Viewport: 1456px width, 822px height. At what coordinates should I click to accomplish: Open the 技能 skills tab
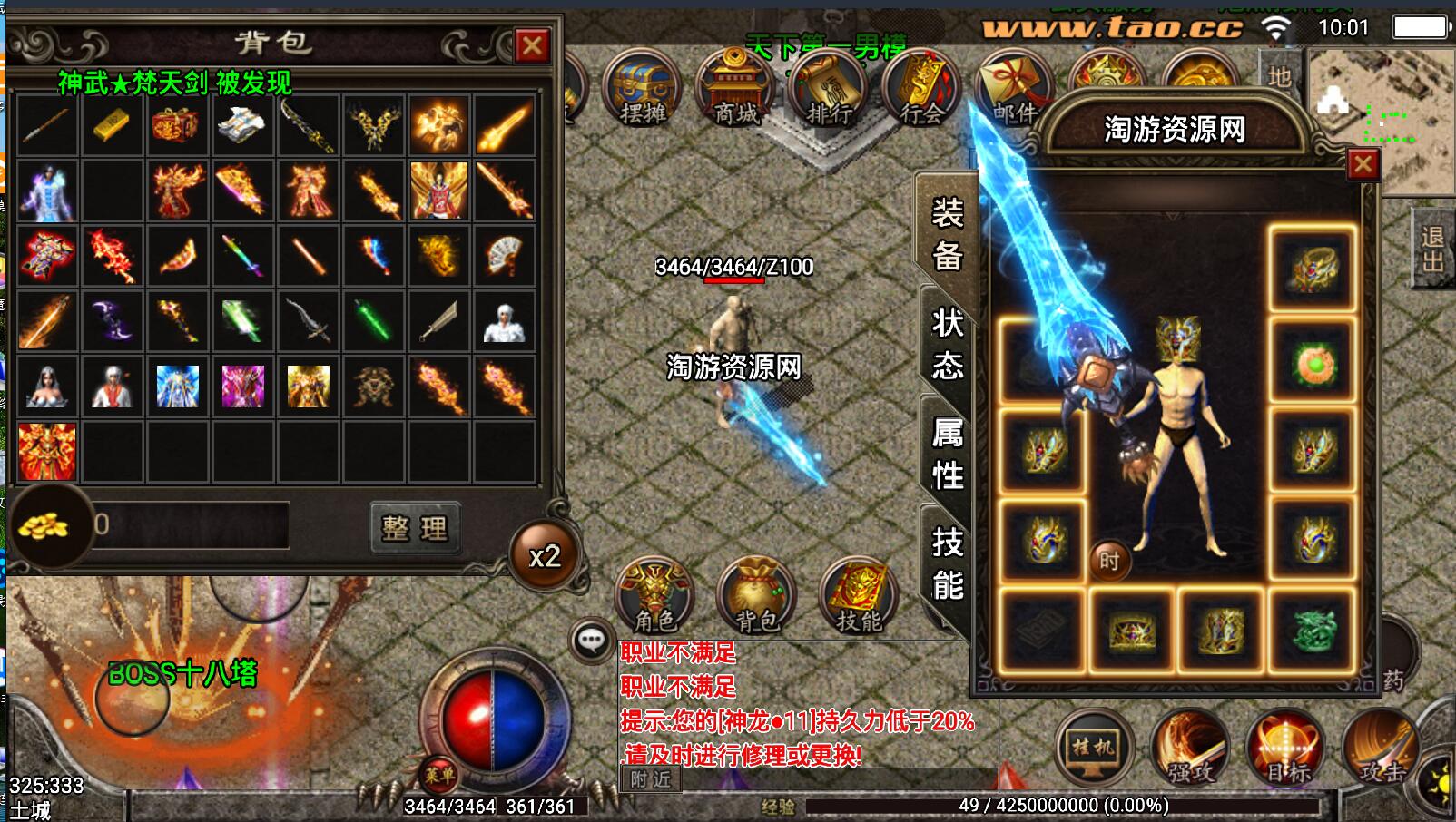tap(947, 563)
